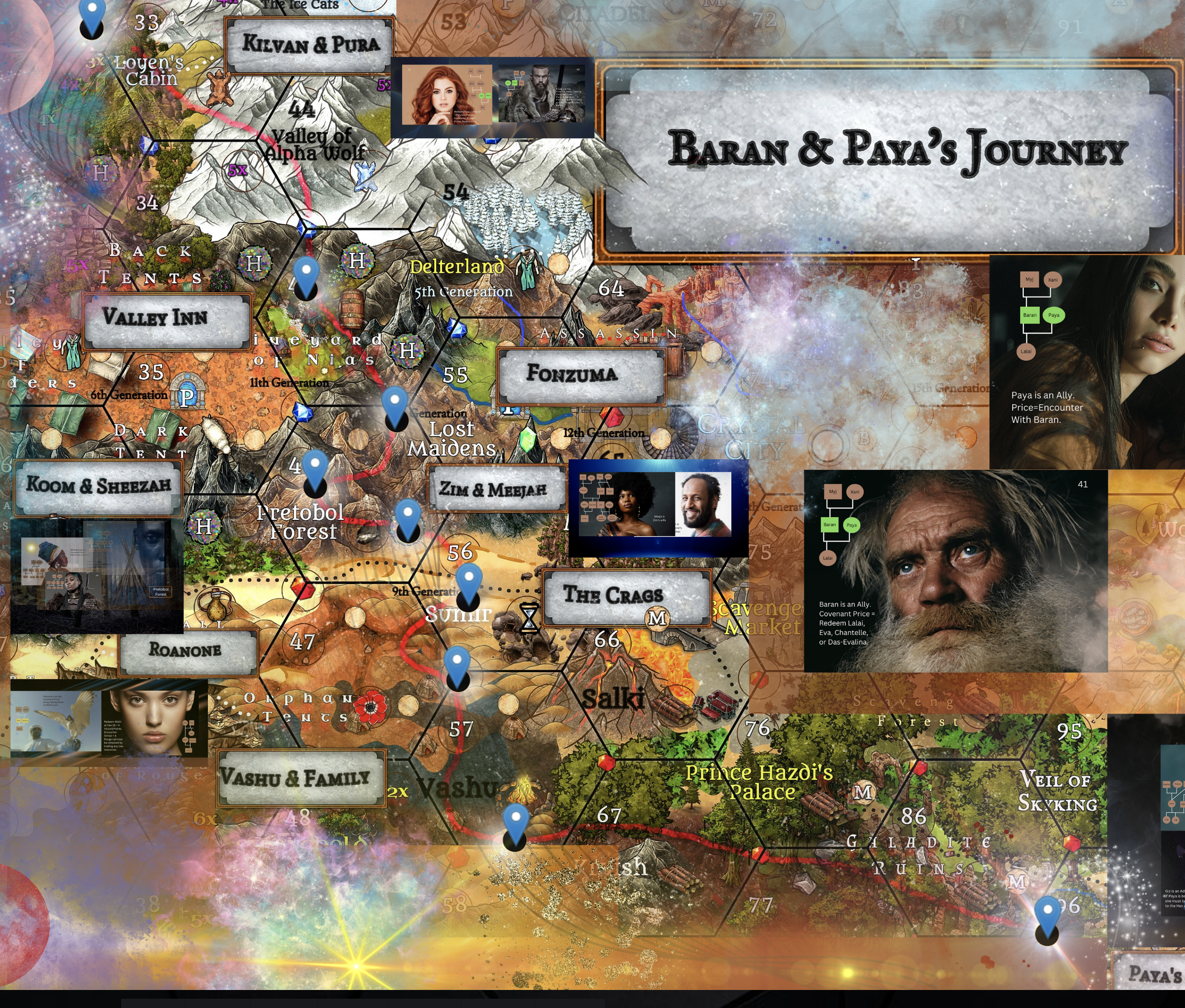Open the bearded Baran ally card
The width and height of the screenshot is (1185, 1008).
click(955, 570)
